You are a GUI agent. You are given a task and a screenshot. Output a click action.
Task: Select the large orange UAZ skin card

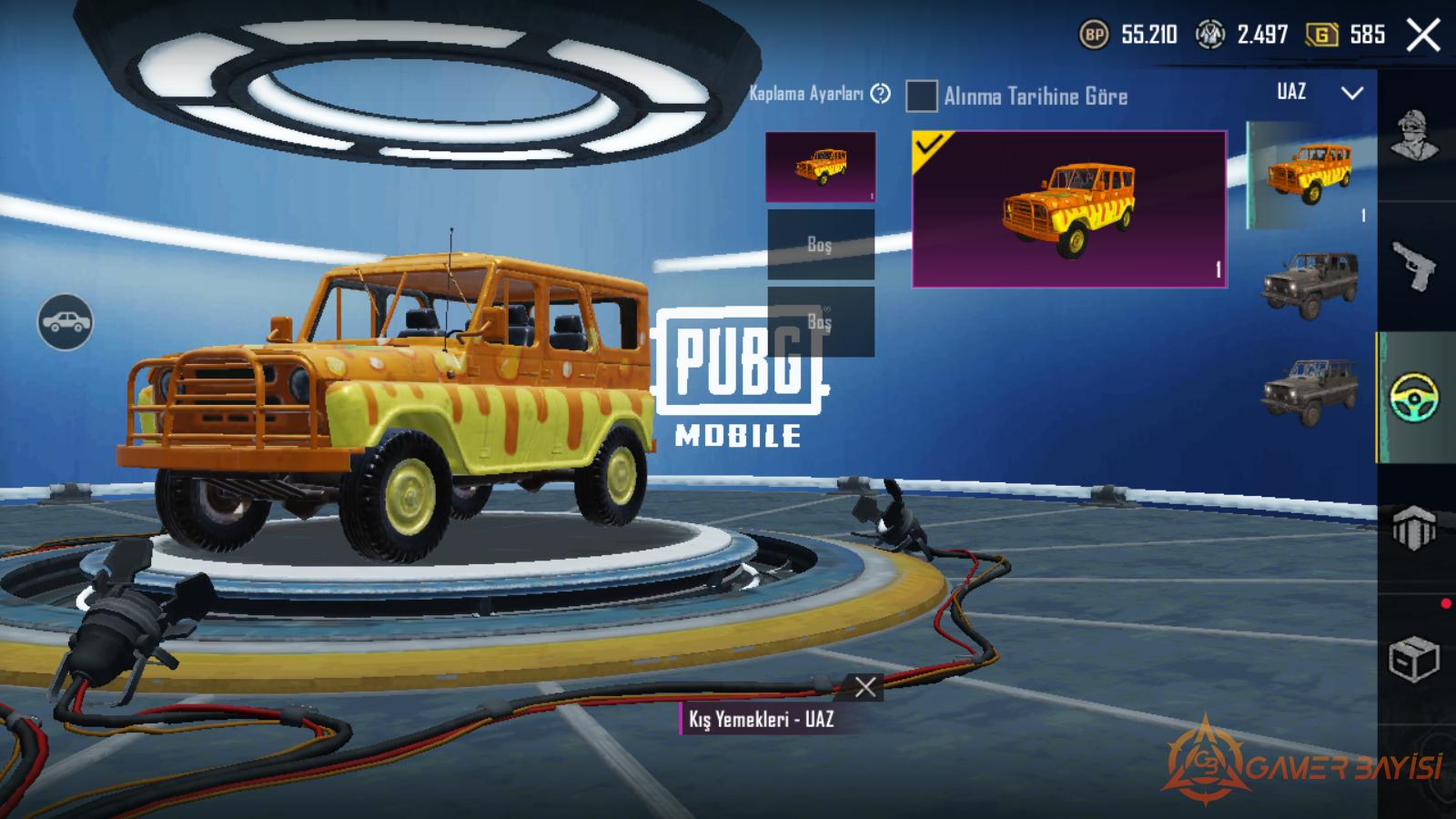(x=1069, y=209)
